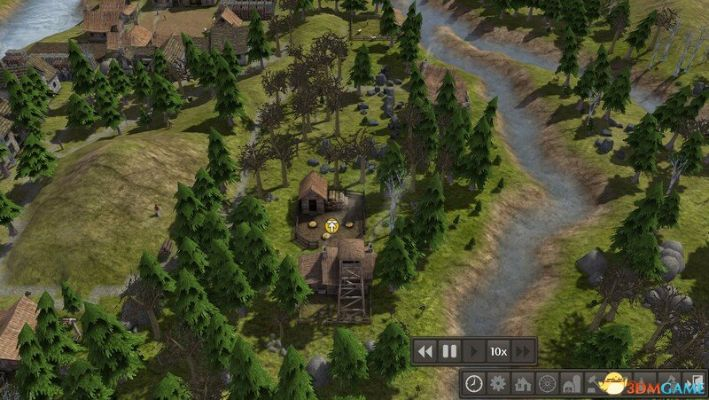Open the barn and silo menu
The height and width of the screenshot is (400, 709).
571,383
